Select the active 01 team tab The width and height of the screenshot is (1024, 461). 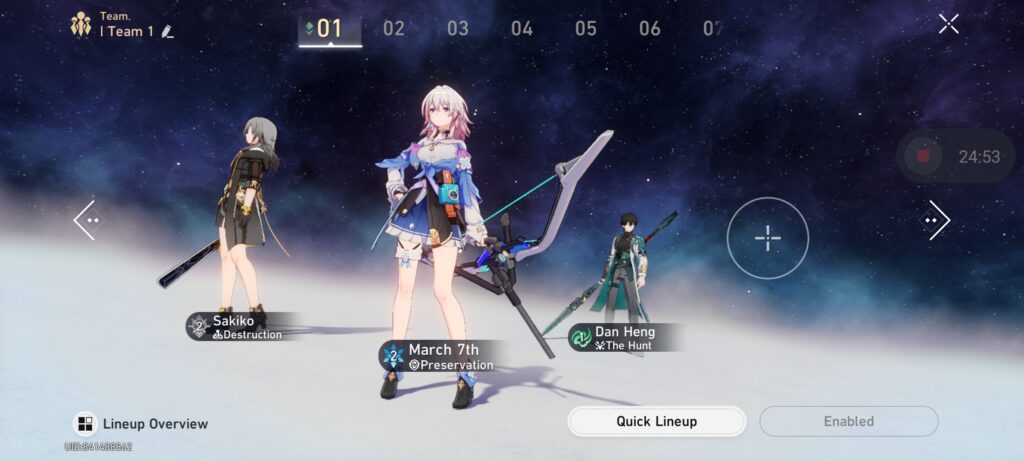[329, 28]
